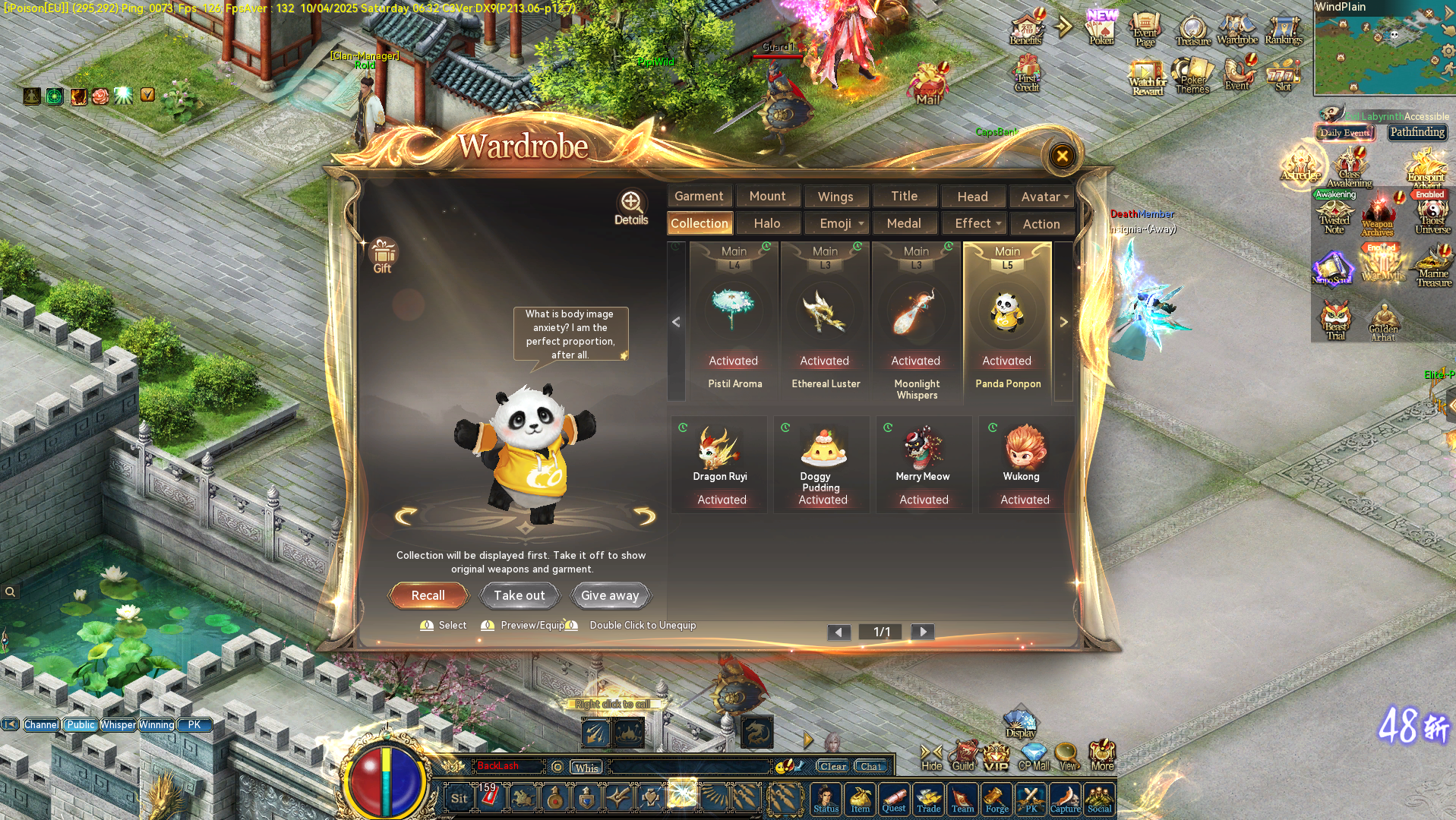Select the Wings tab in Wardrobe

(836, 196)
